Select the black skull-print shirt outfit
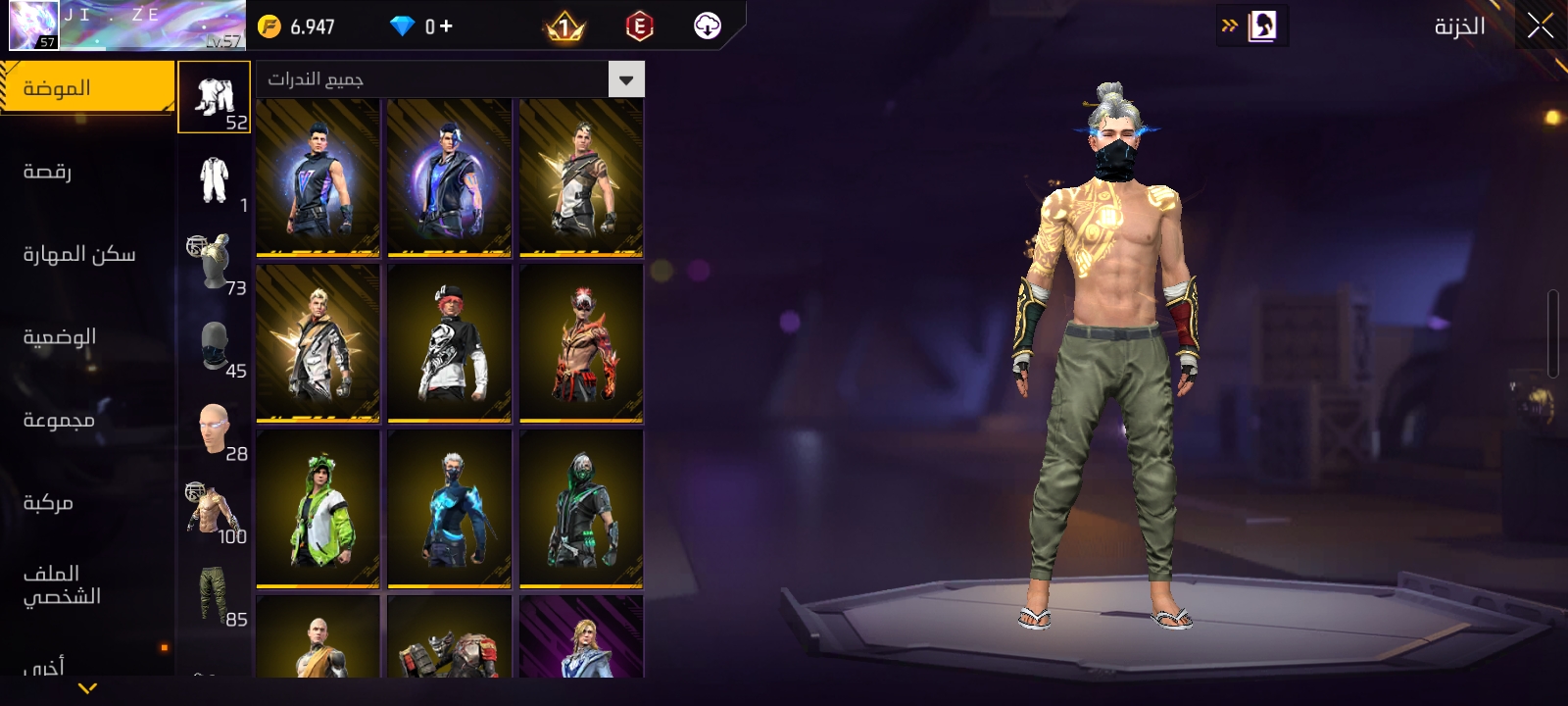 (450, 343)
